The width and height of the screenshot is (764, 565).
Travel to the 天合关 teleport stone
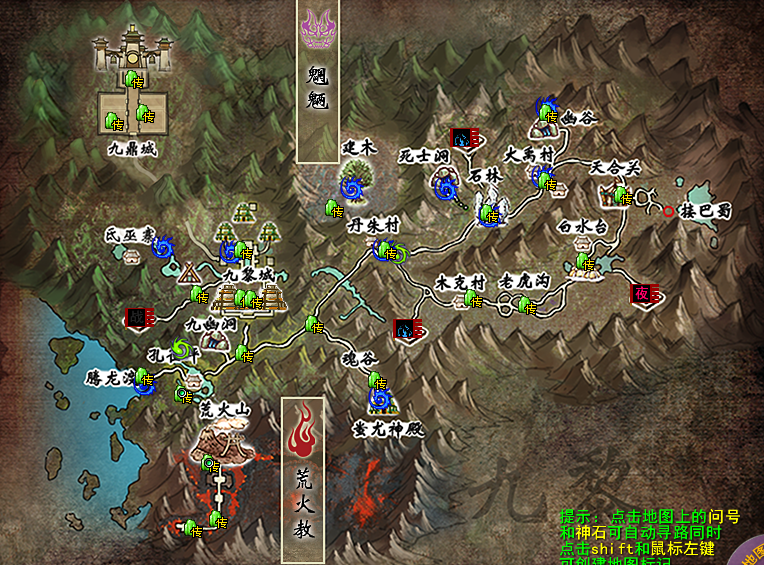621,194
